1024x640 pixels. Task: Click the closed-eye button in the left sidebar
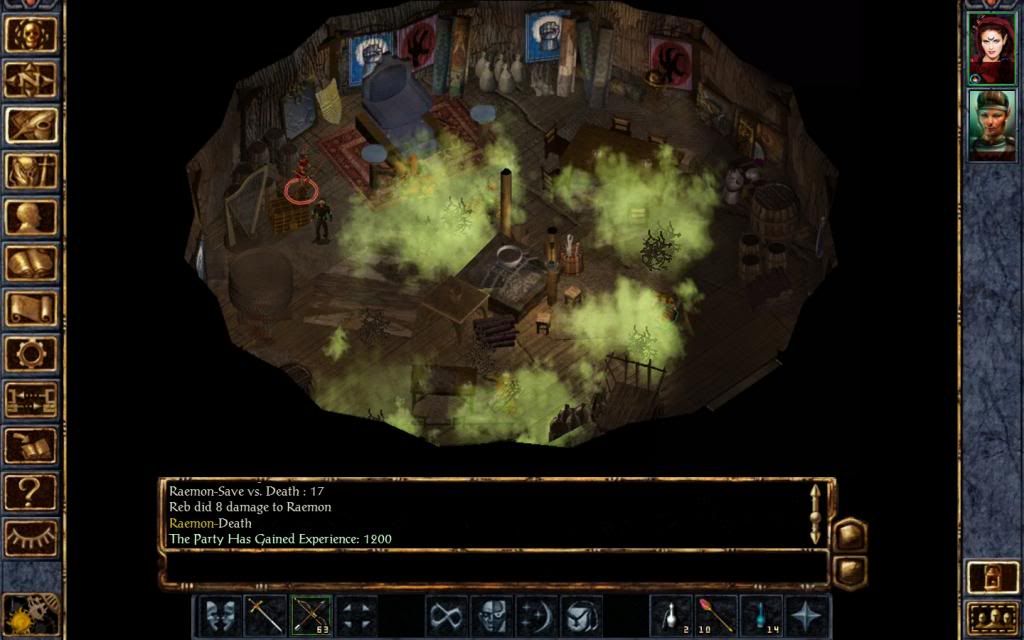point(30,537)
